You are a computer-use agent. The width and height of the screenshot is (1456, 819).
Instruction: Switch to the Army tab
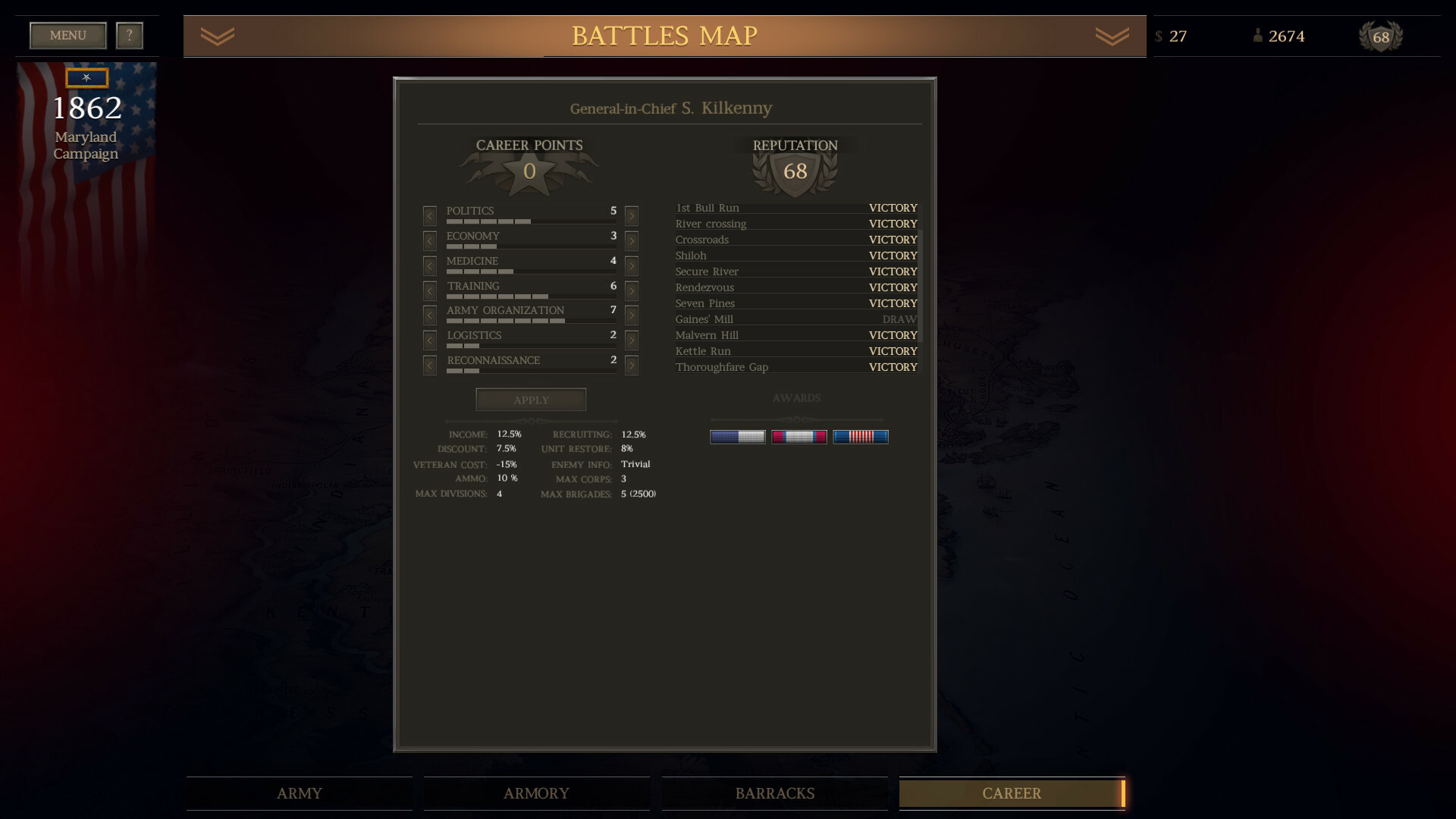[299, 793]
